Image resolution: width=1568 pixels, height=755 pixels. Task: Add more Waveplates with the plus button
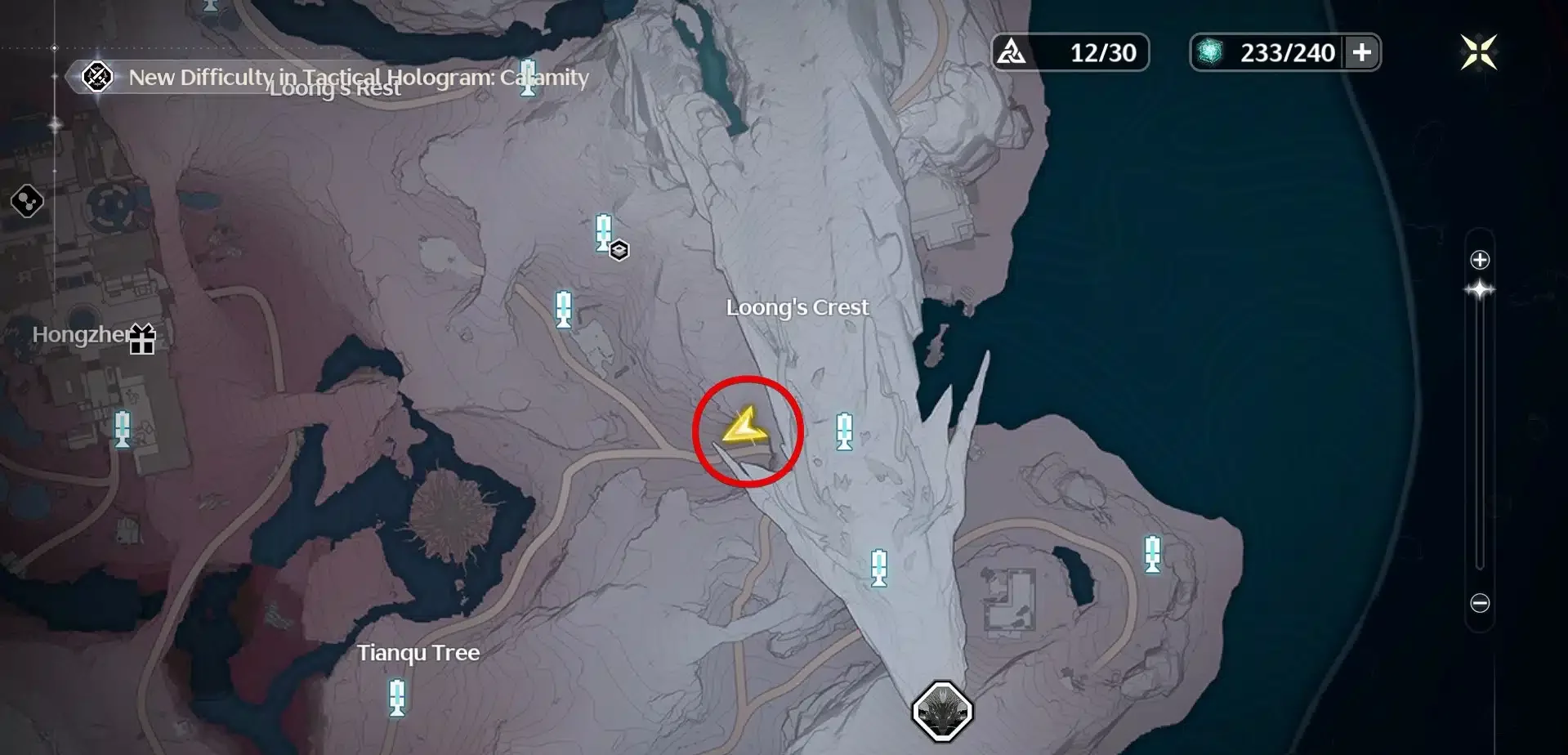[x=1361, y=53]
